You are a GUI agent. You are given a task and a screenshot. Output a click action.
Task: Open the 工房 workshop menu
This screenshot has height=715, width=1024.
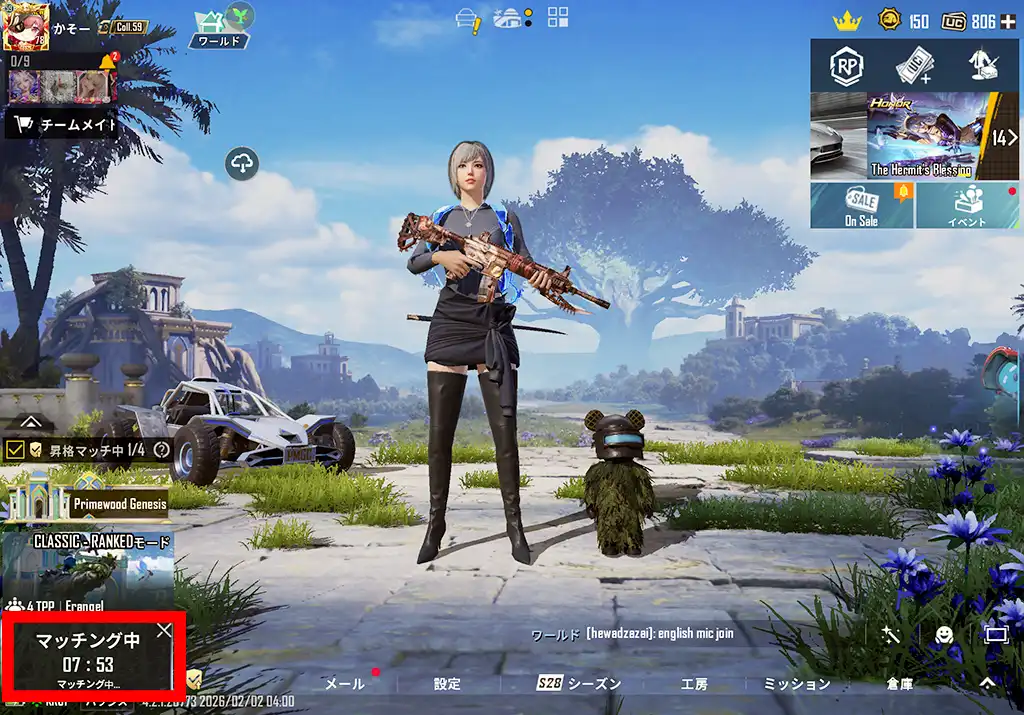pyautogui.click(x=694, y=684)
